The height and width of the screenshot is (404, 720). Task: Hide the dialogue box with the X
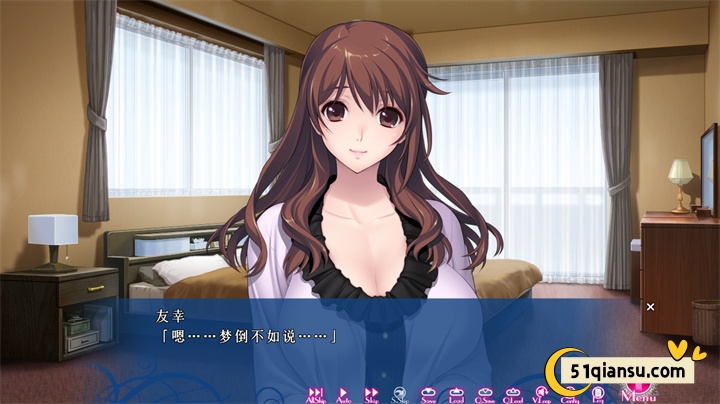pyautogui.click(x=650, y=306)
